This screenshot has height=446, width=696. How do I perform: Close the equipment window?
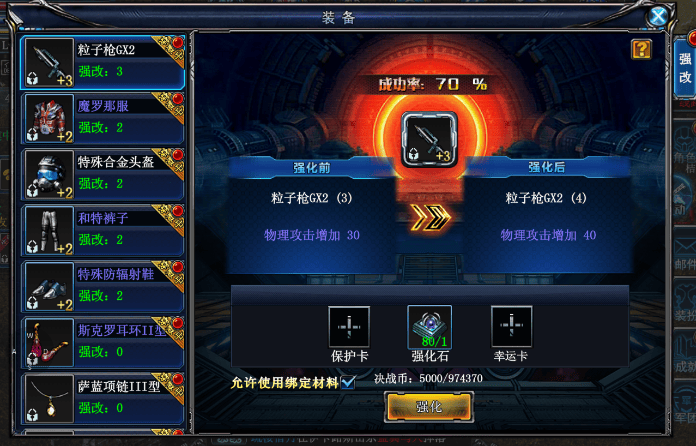[657, 16]
